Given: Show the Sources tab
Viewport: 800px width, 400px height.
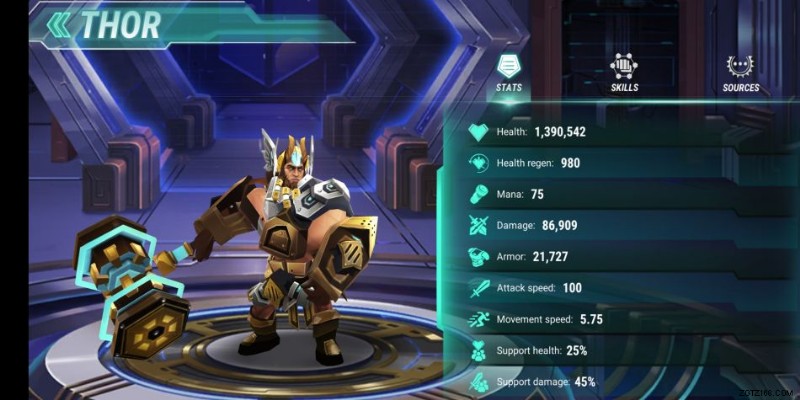Looking at the screenshot, I should click(x=740, y=73).
